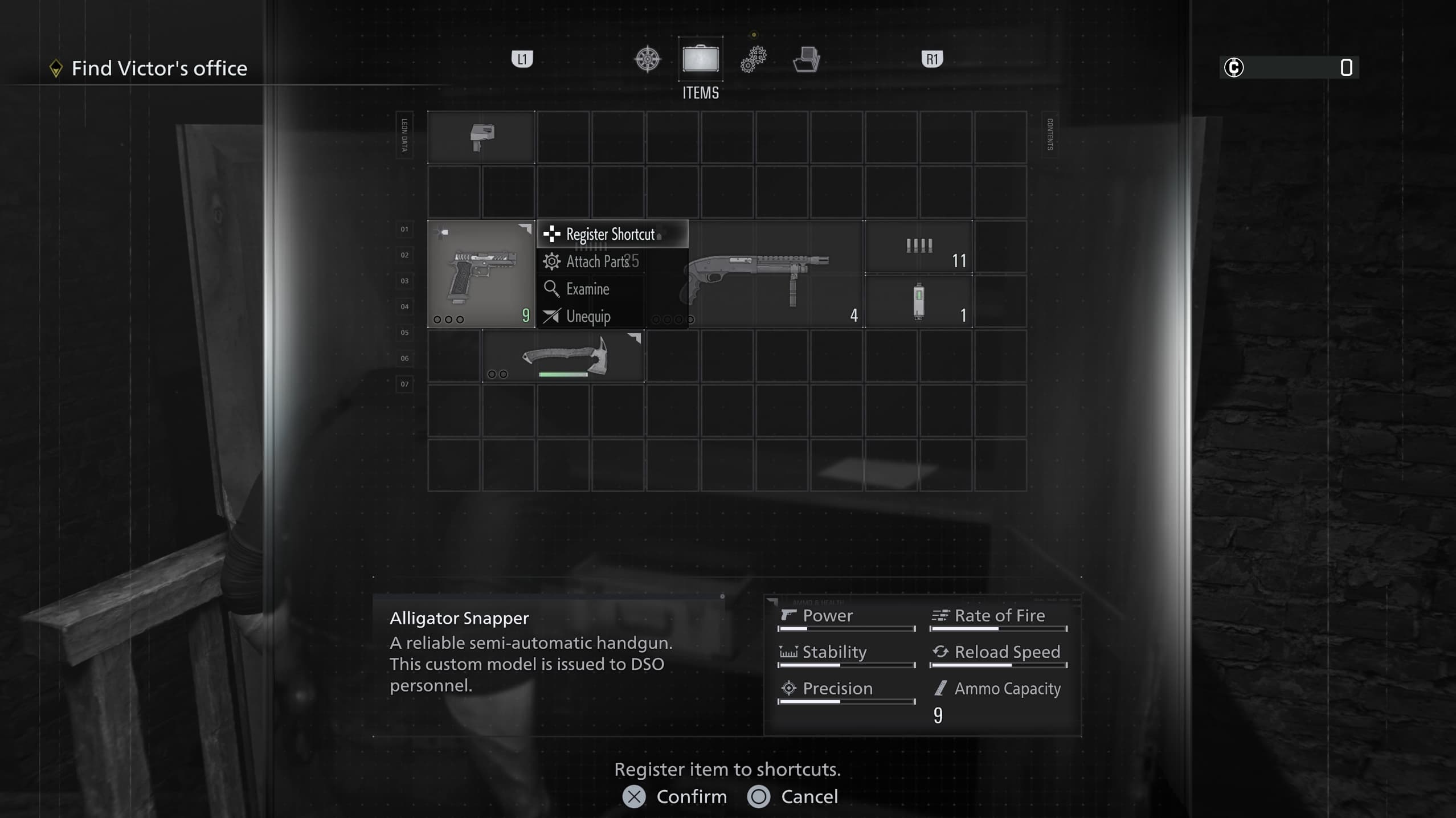Screen dimensions: 1456x818
Task: Click the currency display showing zero
Action: click(1287, 68)
